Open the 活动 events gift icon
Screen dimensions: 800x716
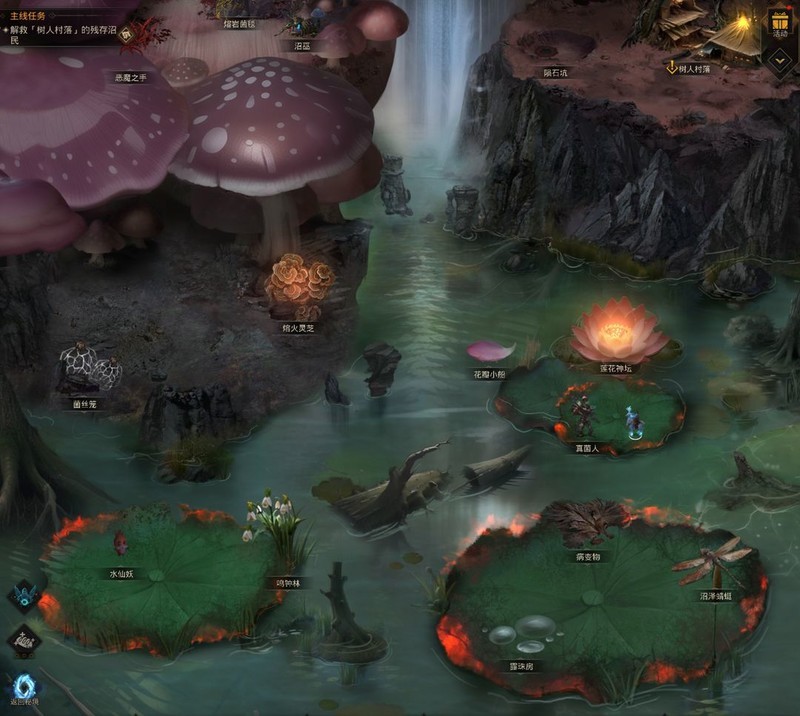click(778, 24)
